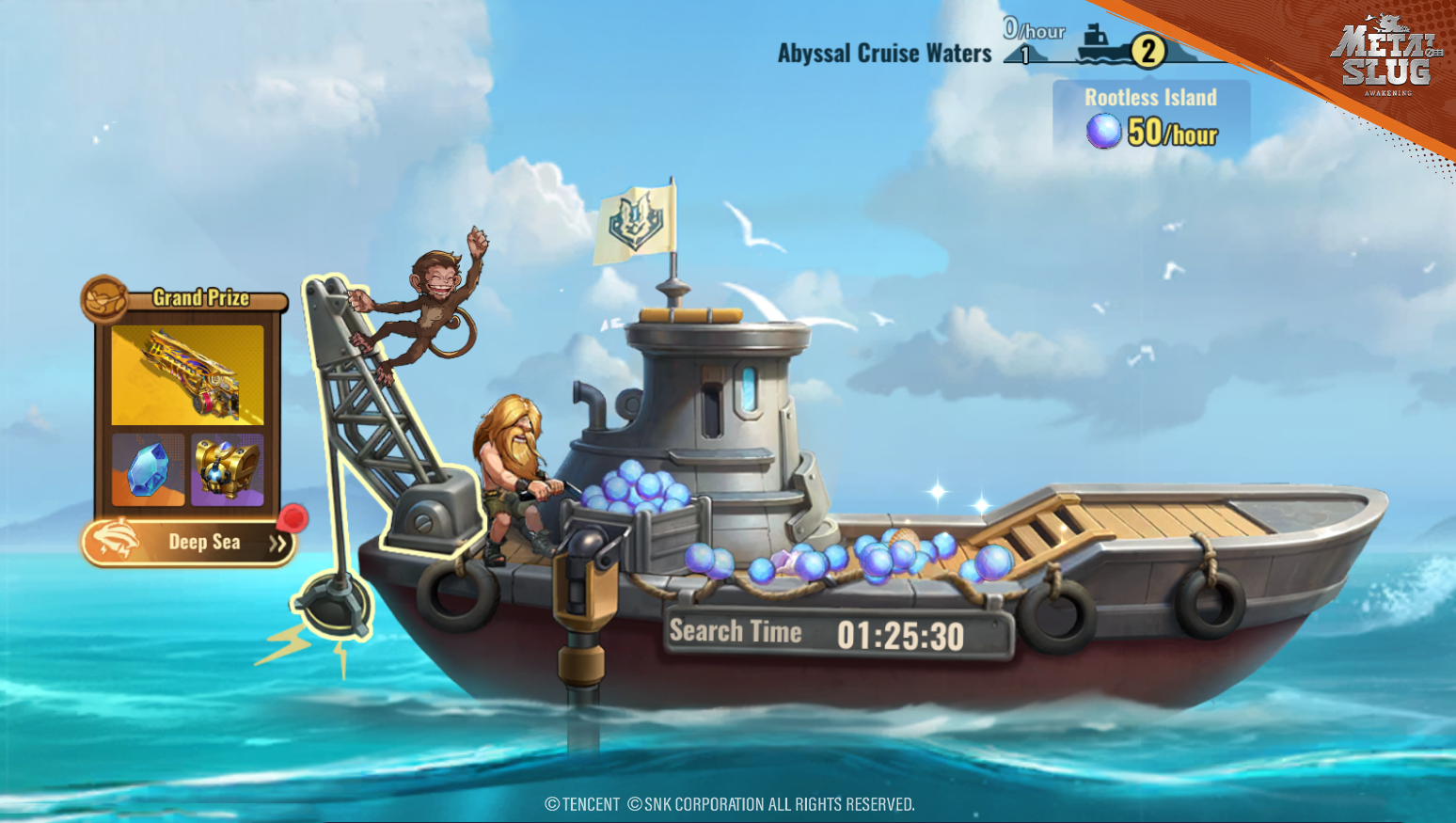
Task: Select the crane claw with lightning
Action: point(334,609)
